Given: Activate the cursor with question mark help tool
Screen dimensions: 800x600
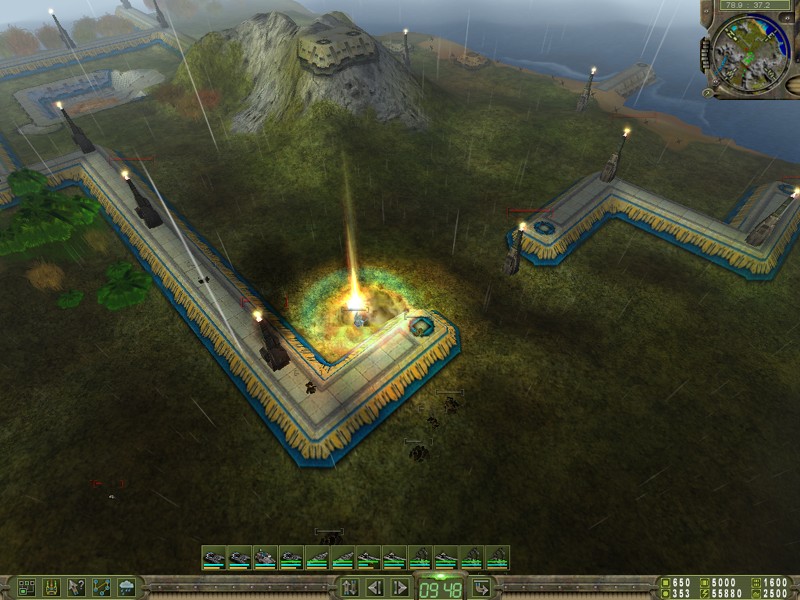Looking at the screenshot, I should click(76, 587).
